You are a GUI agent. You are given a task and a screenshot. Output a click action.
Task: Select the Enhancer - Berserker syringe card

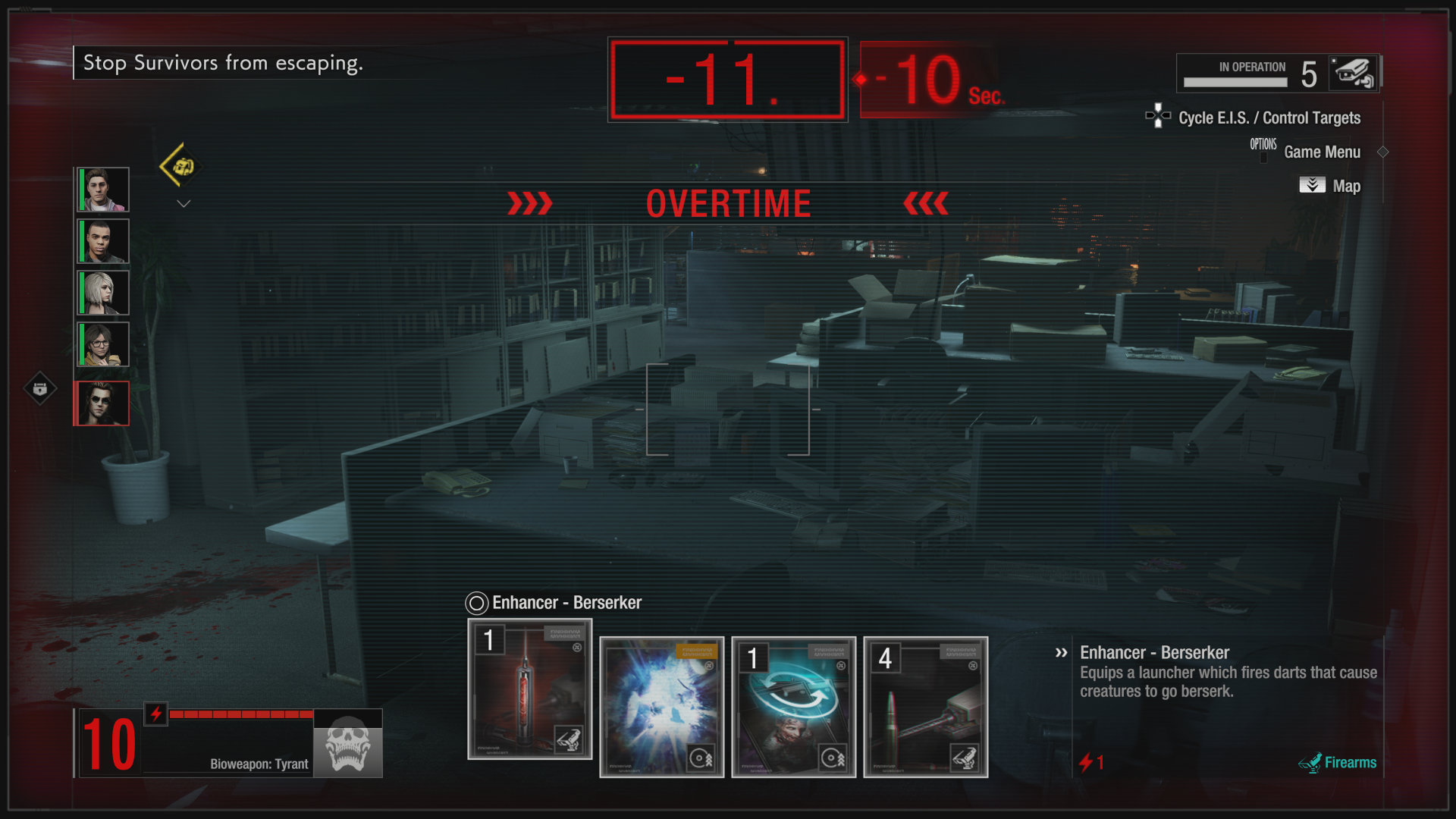pyautogui.click(x=529, y=689)
